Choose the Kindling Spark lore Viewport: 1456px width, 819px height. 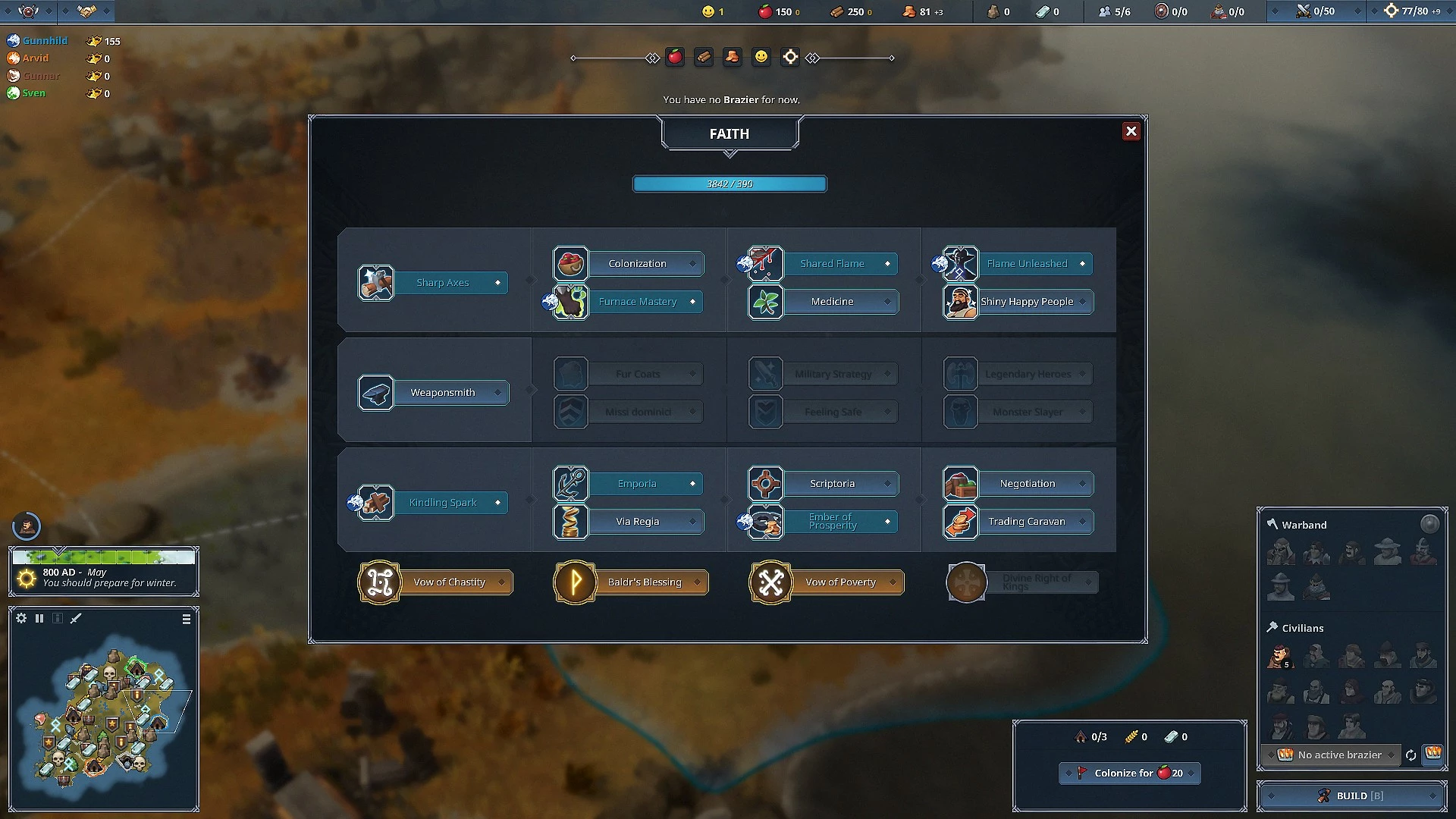click(443, 503)
